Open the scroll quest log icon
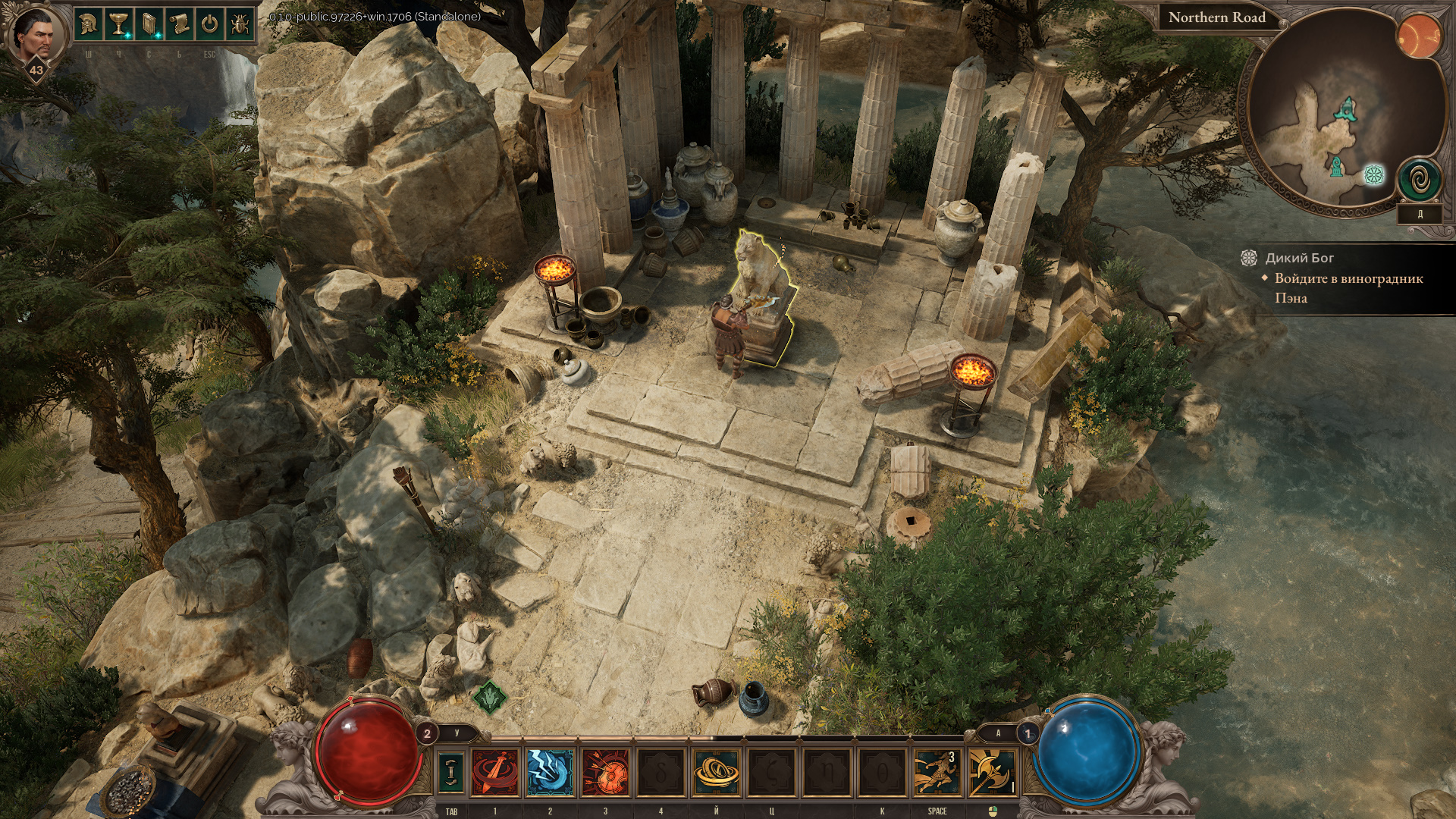Image resolution: width=1456 pixels, height=819 pixels. (x=180, y=25)
